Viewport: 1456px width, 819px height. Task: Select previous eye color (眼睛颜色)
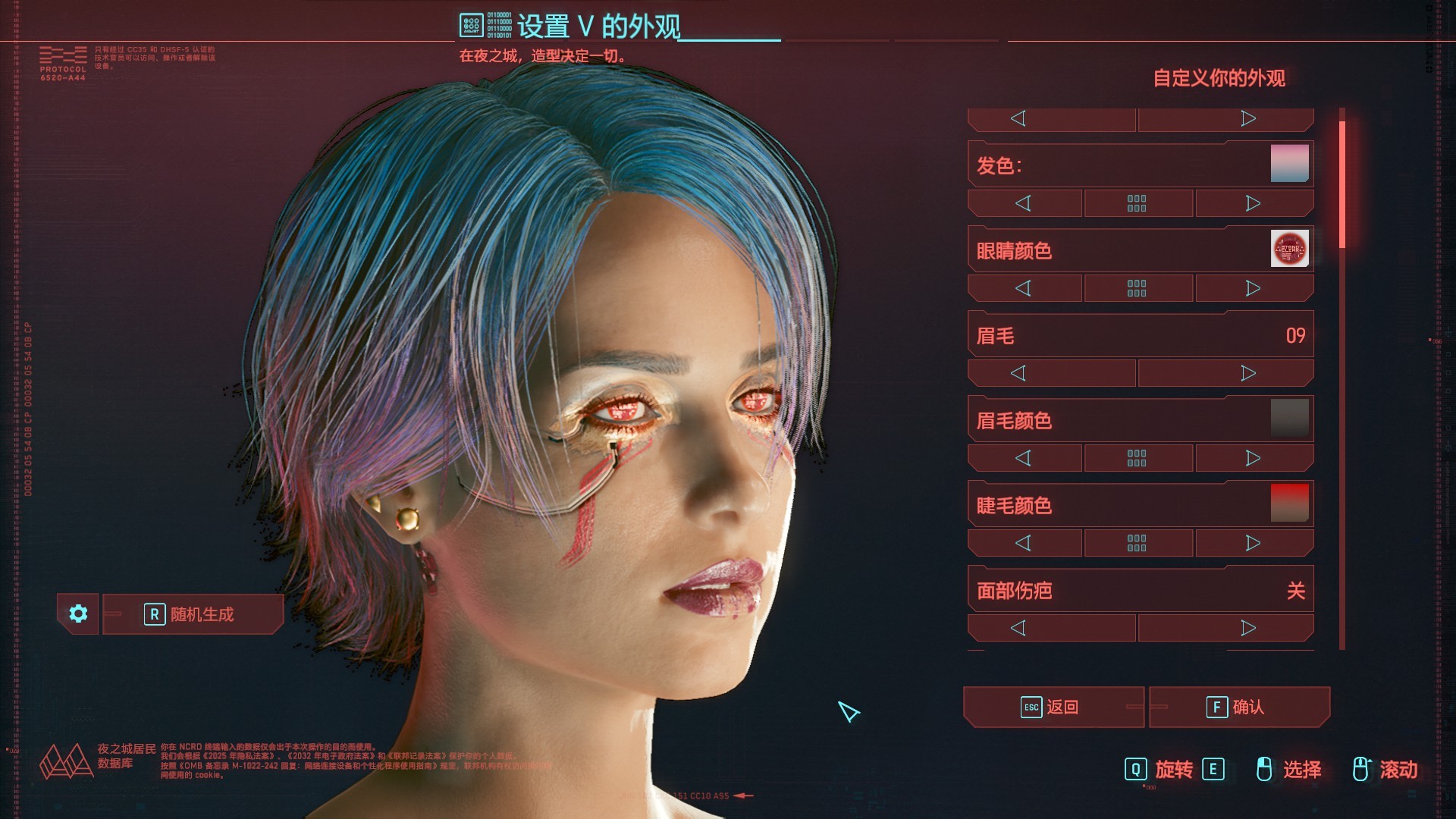(x=1024, y=288)
